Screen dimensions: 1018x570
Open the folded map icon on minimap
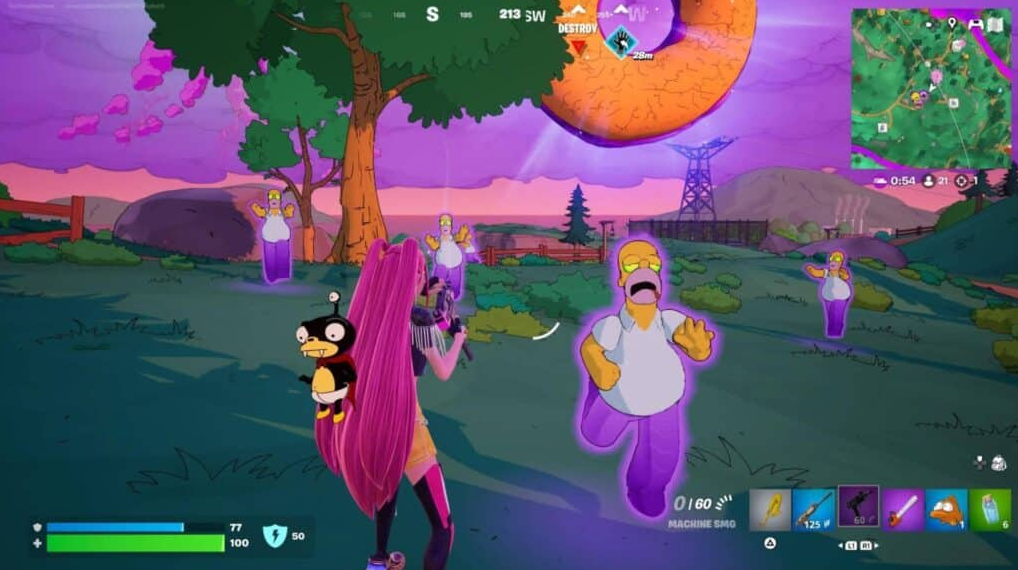[995, 24]
